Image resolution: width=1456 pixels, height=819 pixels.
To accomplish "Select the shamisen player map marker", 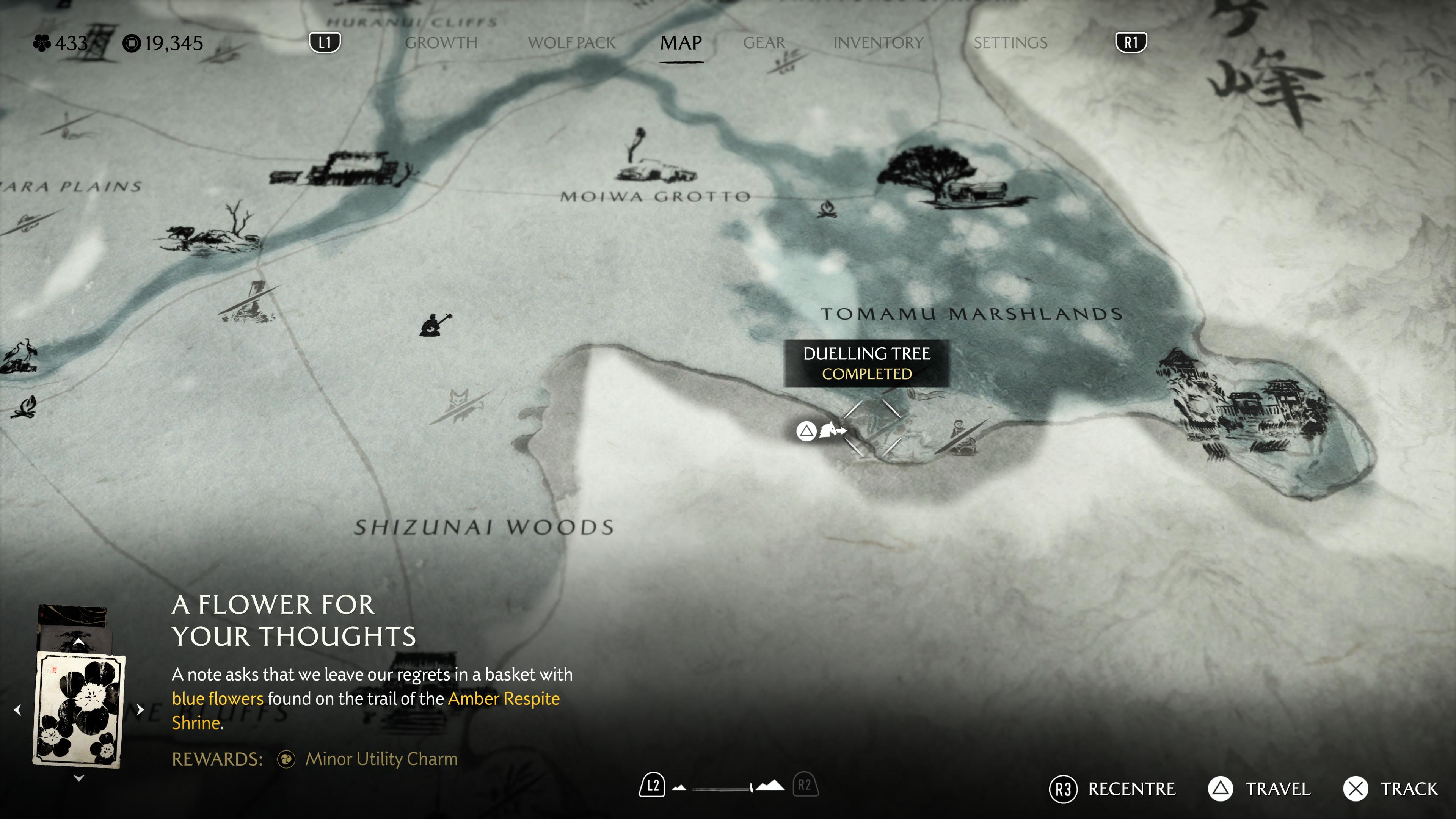I will pos(435,325).
